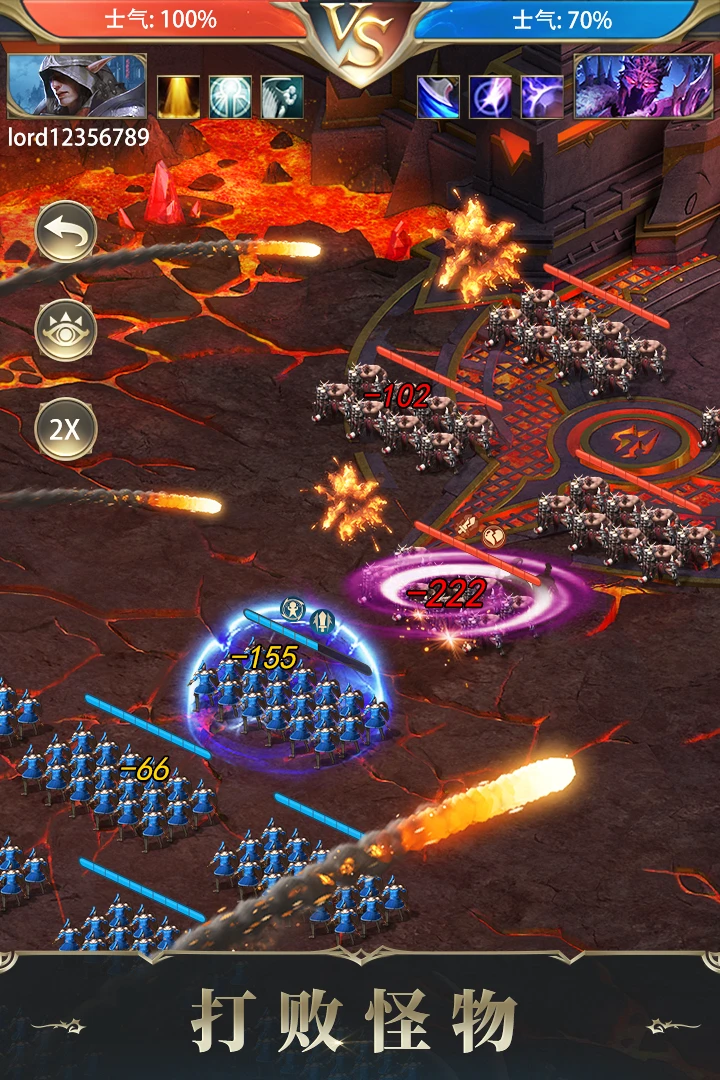Toggle the eye view button

pos(66,331)
